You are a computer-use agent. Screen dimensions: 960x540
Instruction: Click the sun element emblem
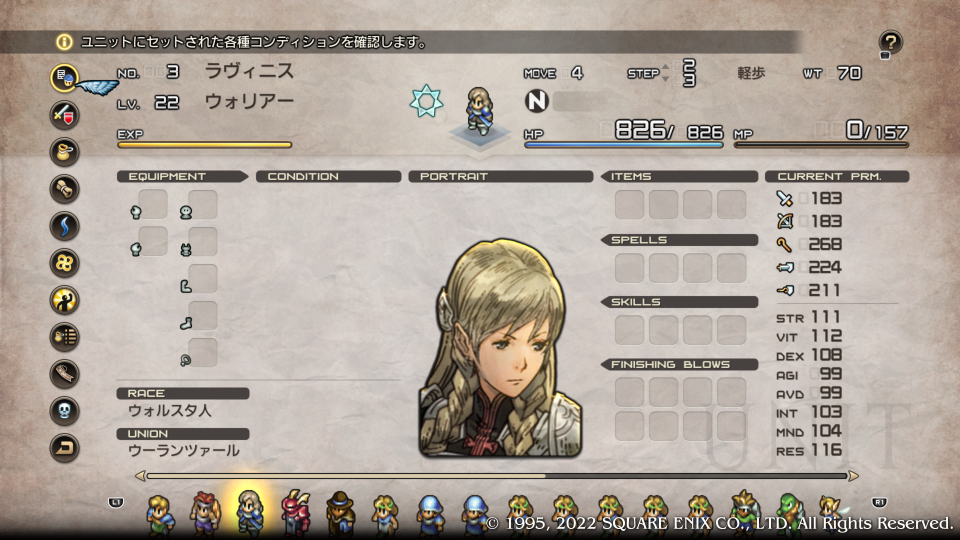pos(427,101)
